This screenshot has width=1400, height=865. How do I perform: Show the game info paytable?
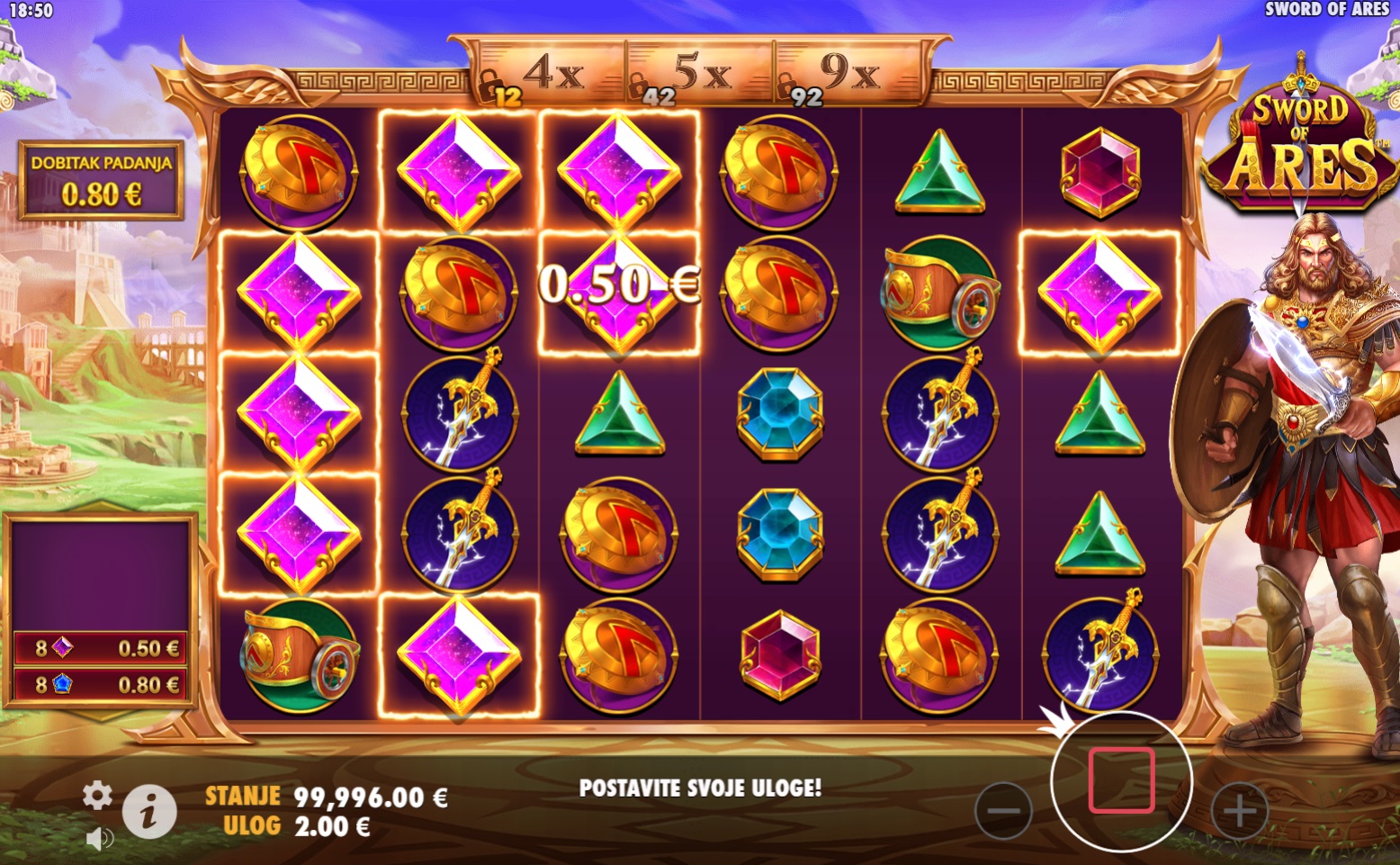148,810
